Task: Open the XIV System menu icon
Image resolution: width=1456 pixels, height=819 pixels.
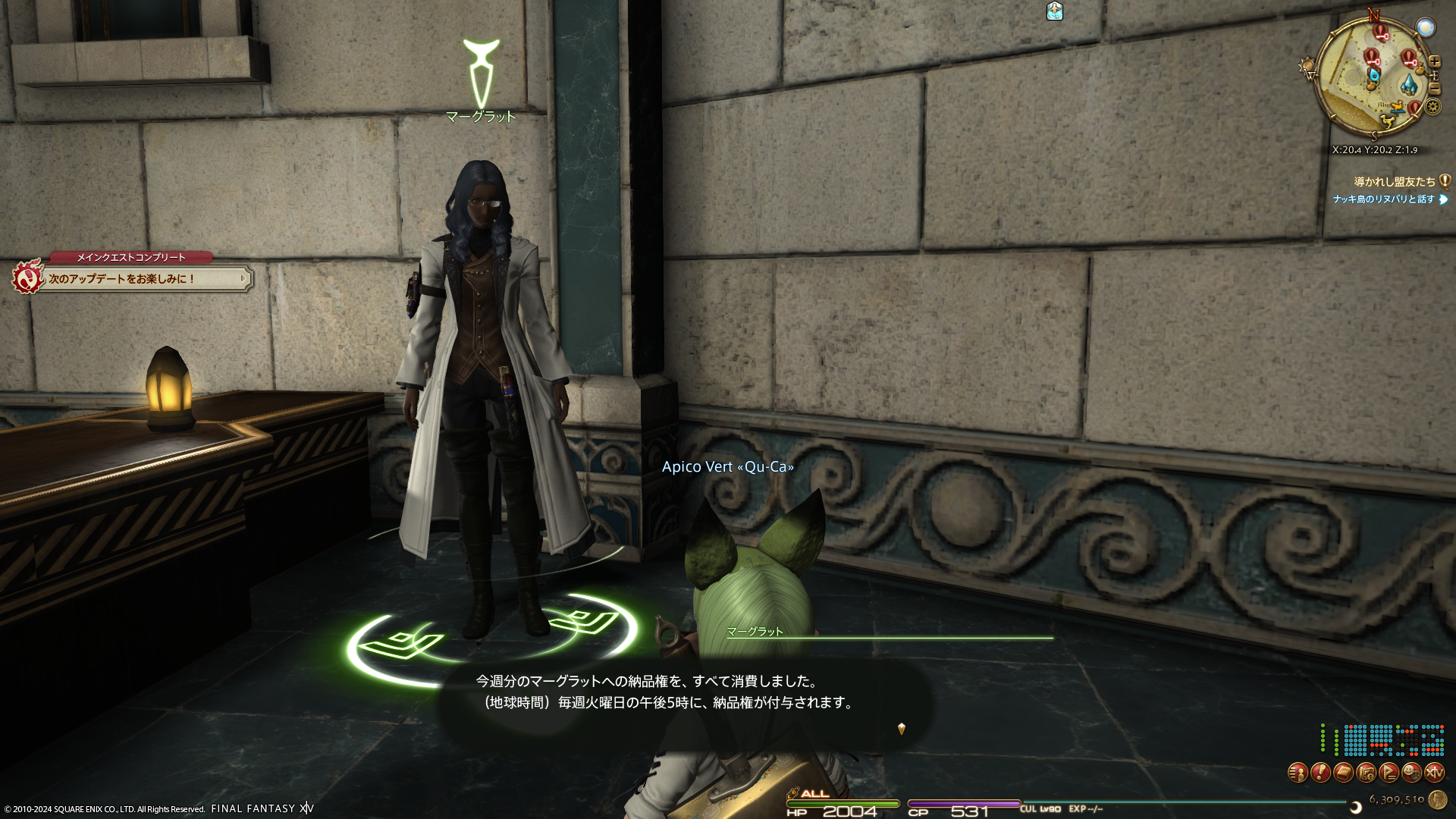Action: point(1434,773)
